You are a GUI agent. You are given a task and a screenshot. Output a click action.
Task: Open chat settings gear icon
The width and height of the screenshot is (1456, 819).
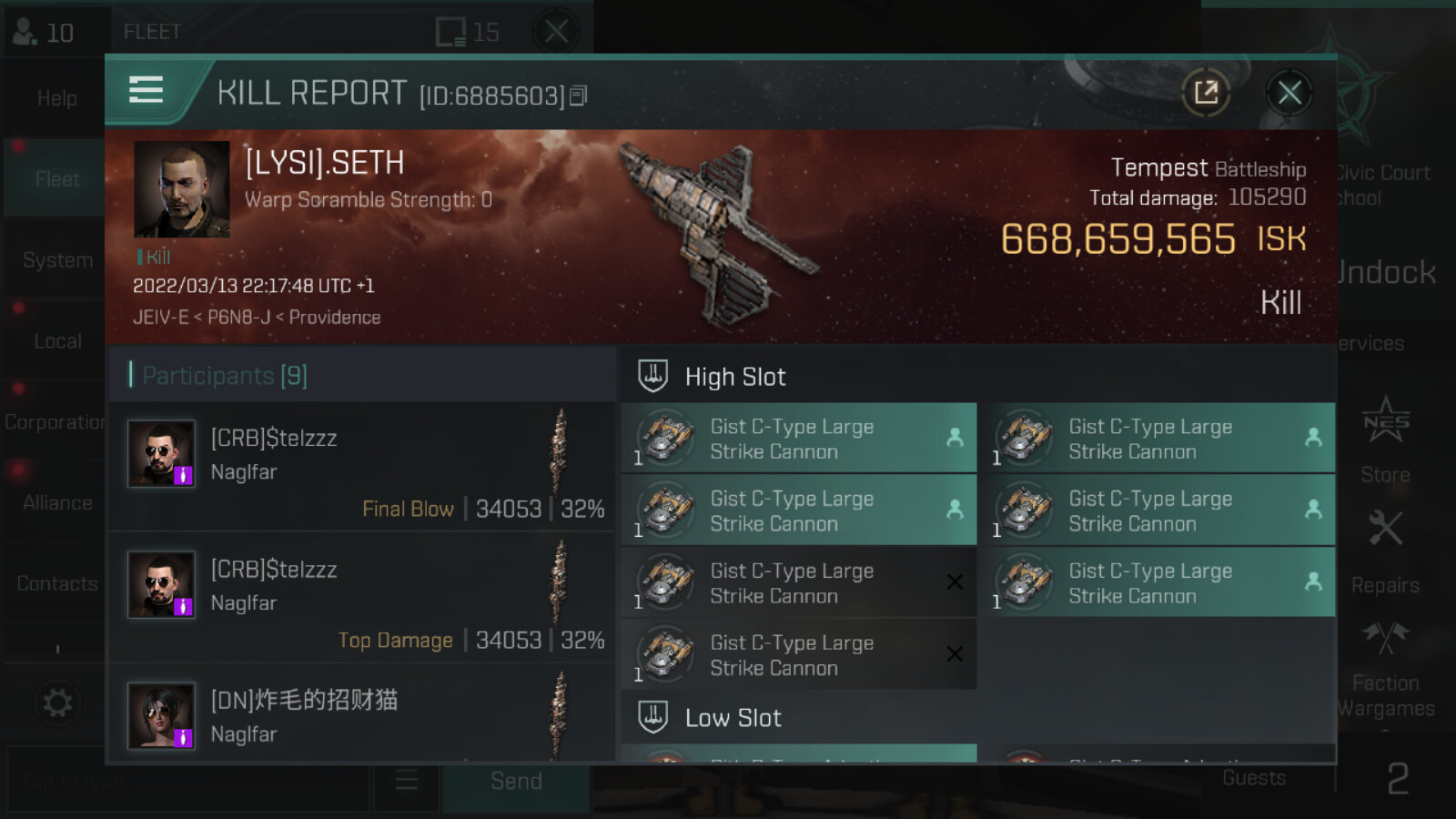click(x=56, y=703)
